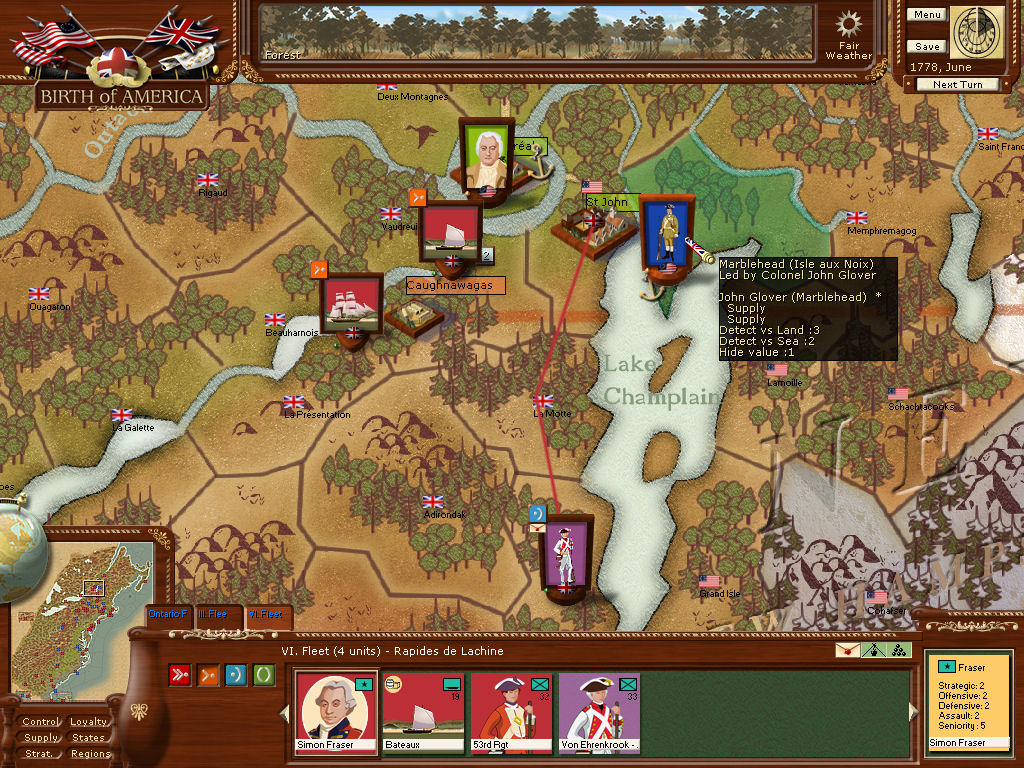Viewport: 1024px width, 768px height.
Task: Set the red double-arrow assault posture
Action: click(181, 675)
